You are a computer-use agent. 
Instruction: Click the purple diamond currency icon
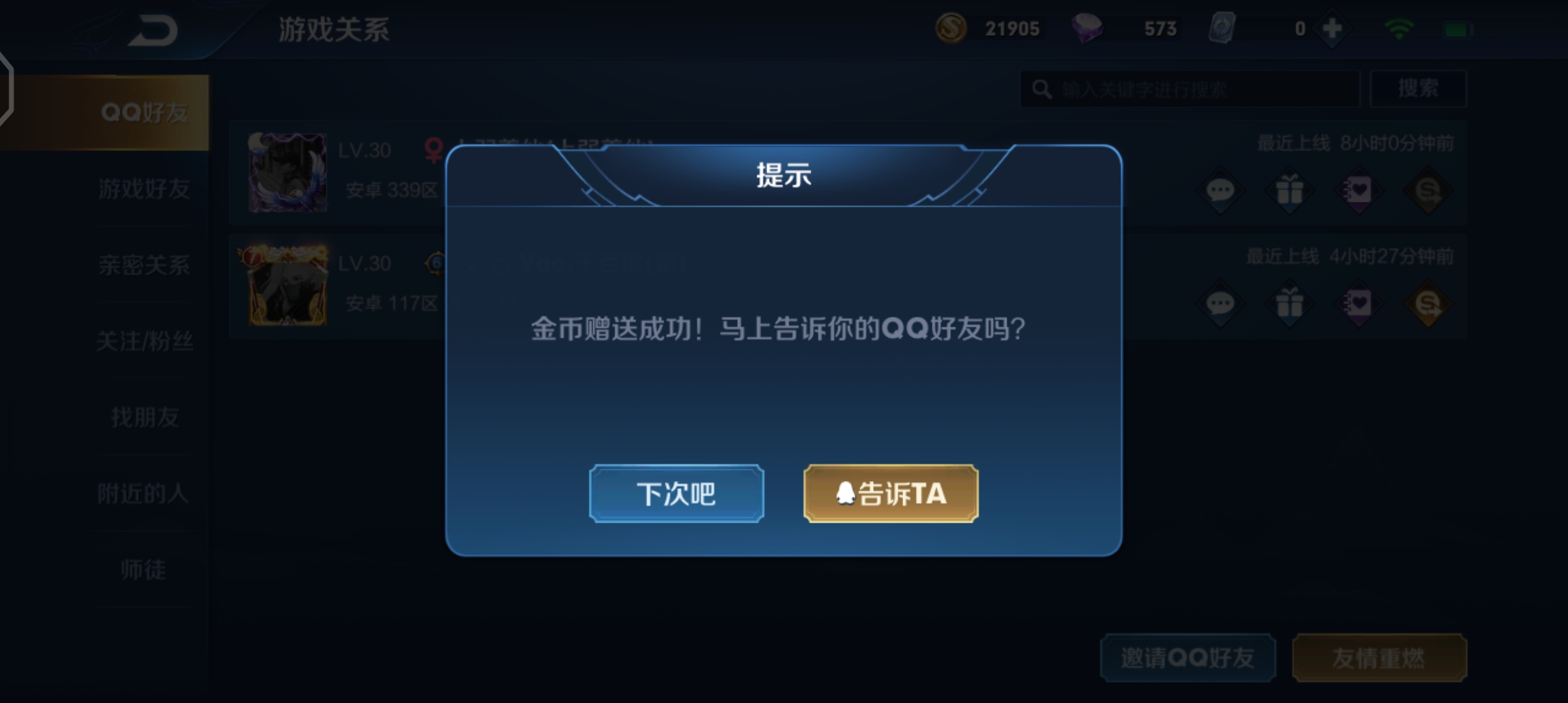1089,28
